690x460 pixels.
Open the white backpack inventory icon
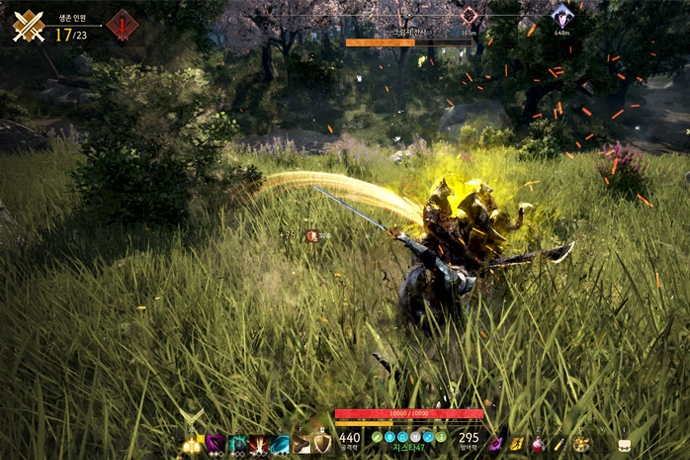(623, 444)
